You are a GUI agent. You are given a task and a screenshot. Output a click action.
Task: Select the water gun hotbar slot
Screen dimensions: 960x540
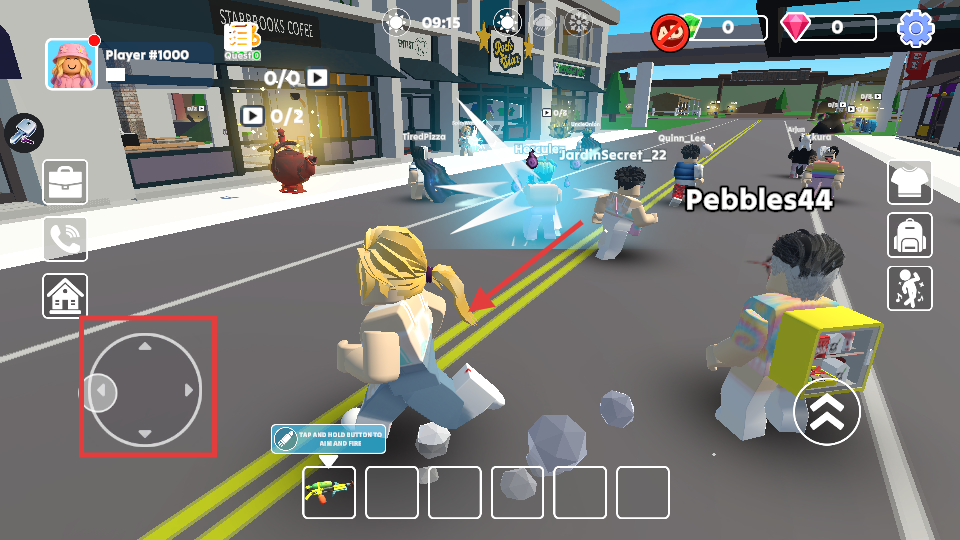329,492
